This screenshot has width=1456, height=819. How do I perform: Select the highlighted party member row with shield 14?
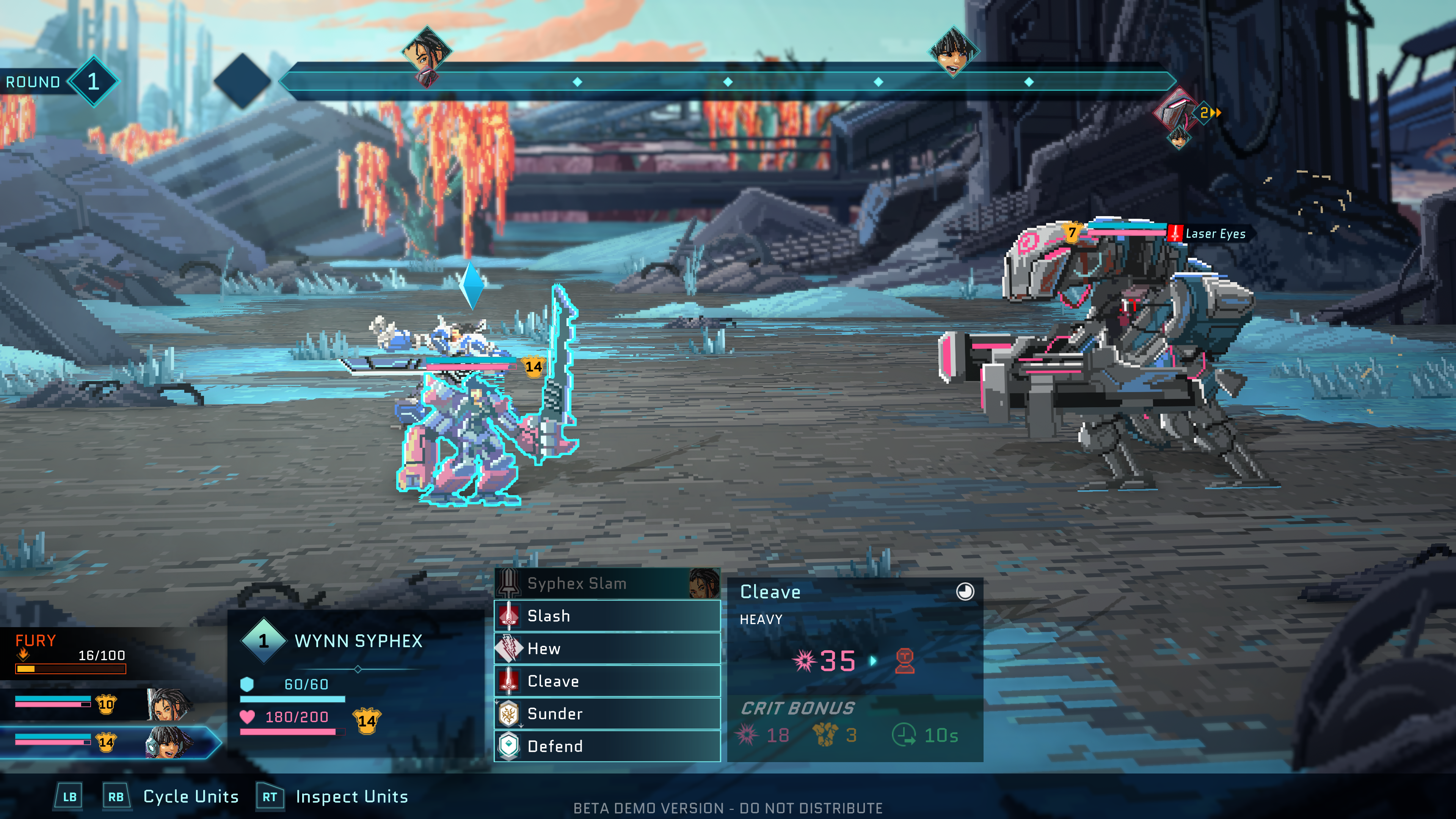point(107,742)
